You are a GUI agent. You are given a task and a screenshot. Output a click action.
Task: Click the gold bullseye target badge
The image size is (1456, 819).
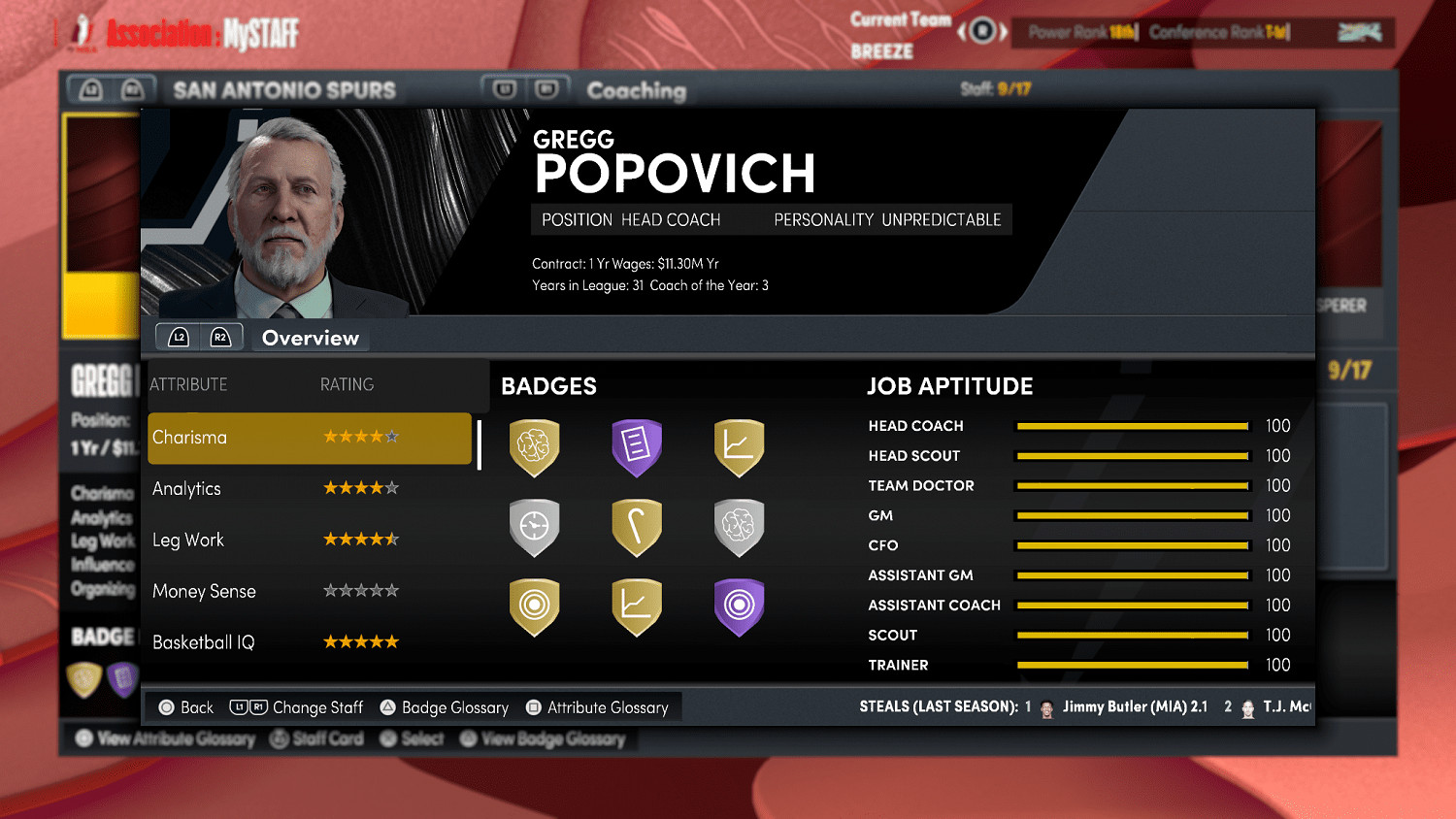(535, 606)
